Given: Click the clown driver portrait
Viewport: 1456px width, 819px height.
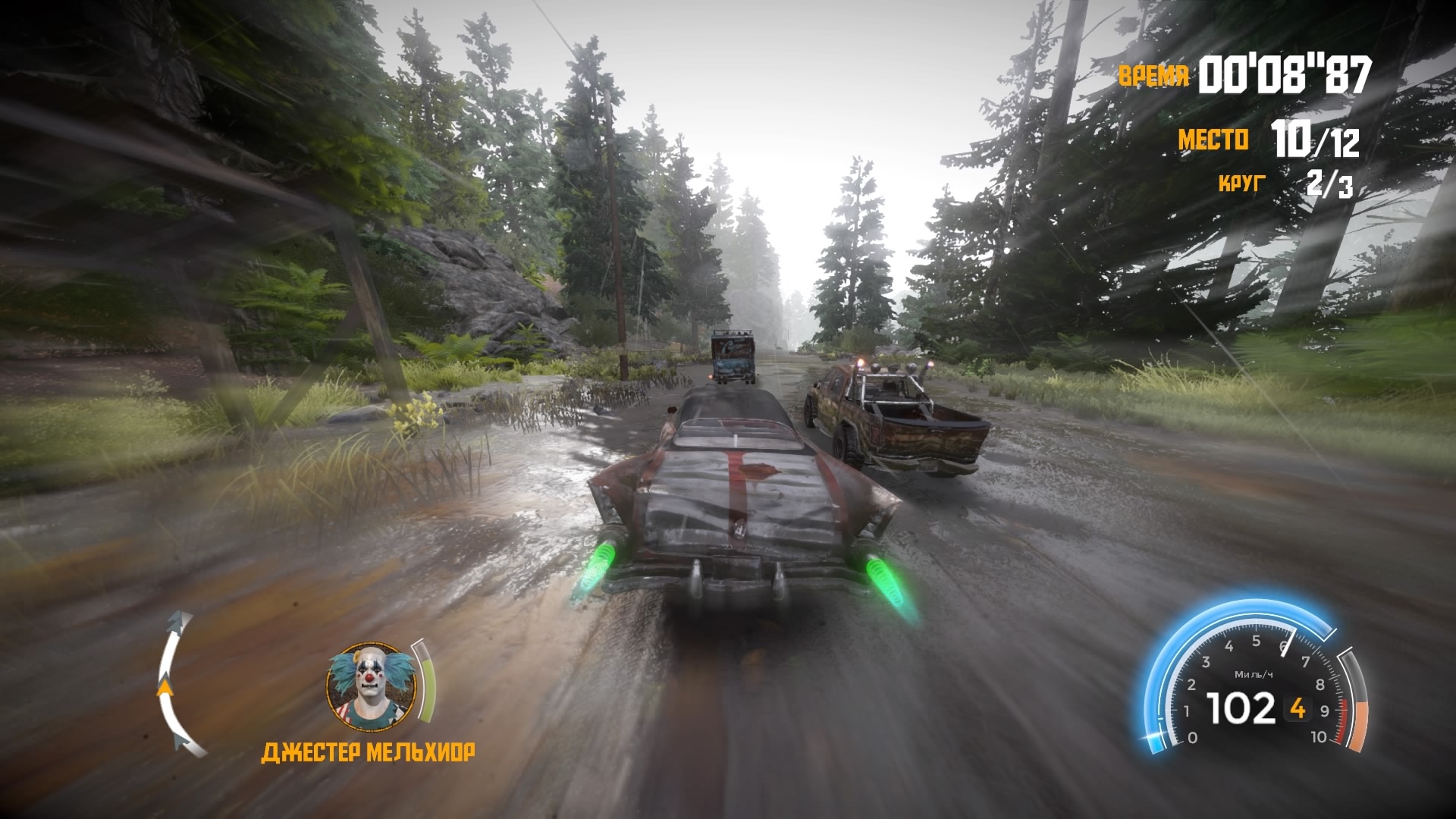Looking at the screenshot, I should point(371,682).
